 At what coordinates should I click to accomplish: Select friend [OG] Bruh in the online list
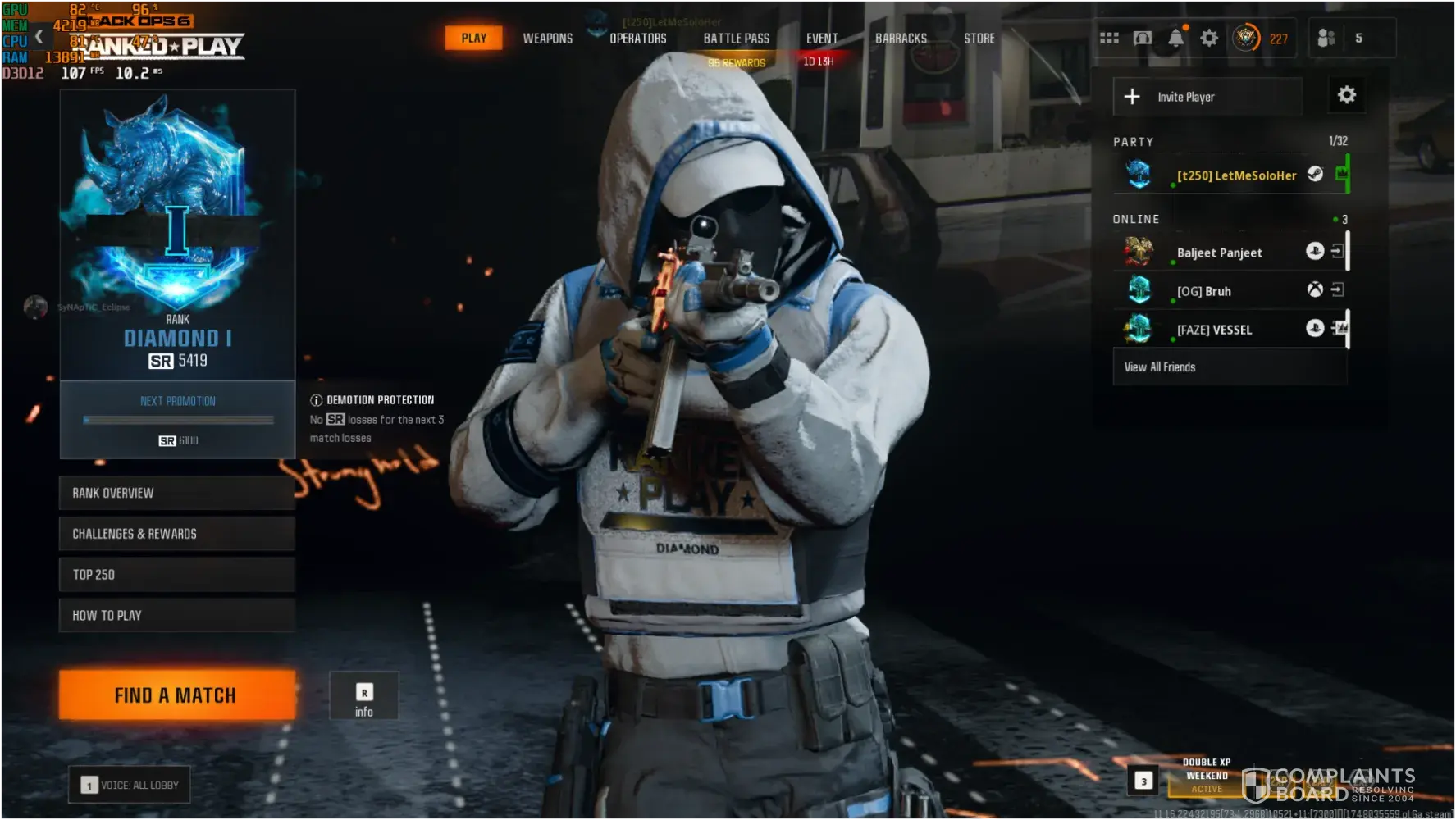tap(1204, 291)
